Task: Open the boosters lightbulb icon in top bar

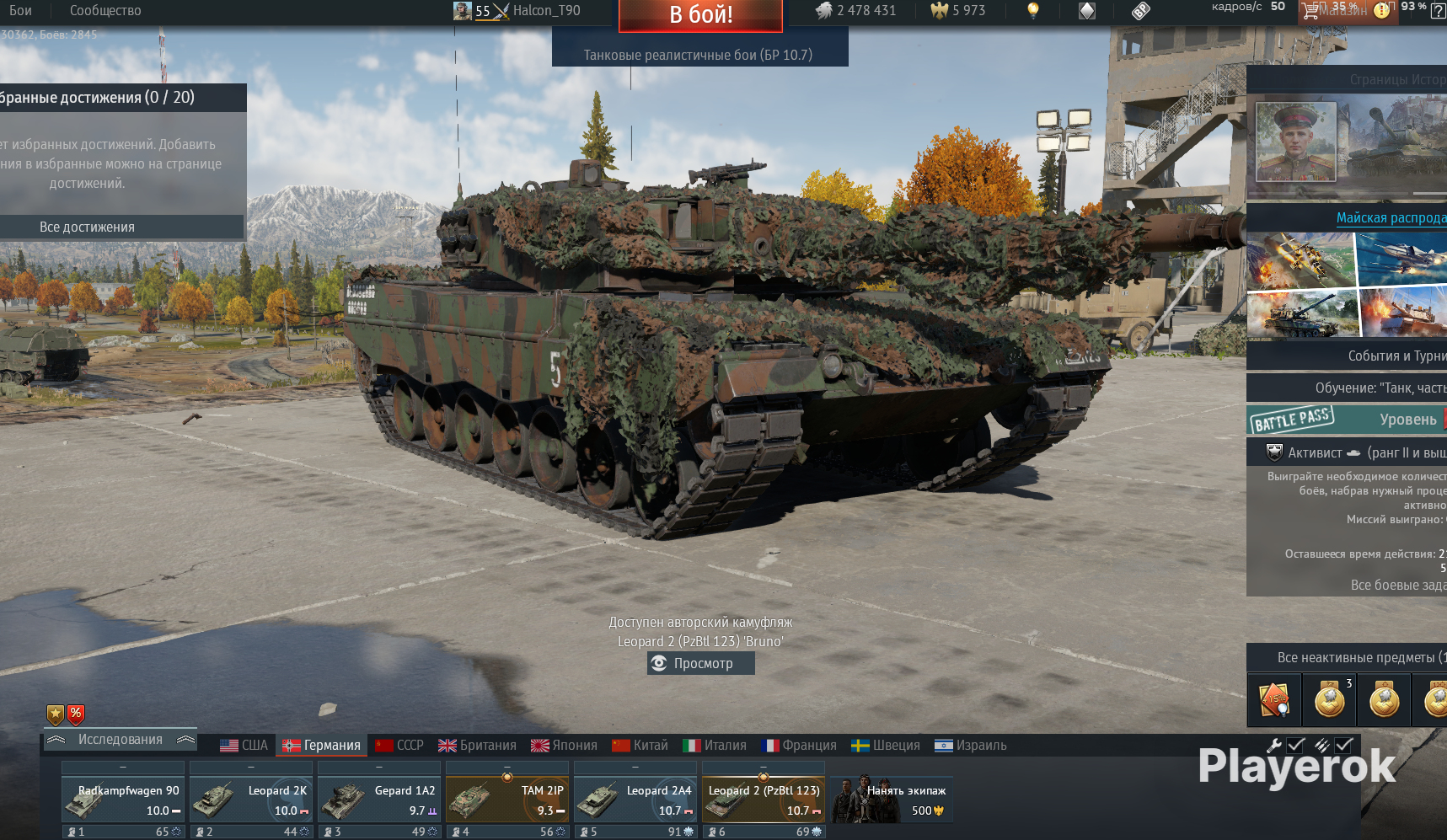Action: (1032, 10)
